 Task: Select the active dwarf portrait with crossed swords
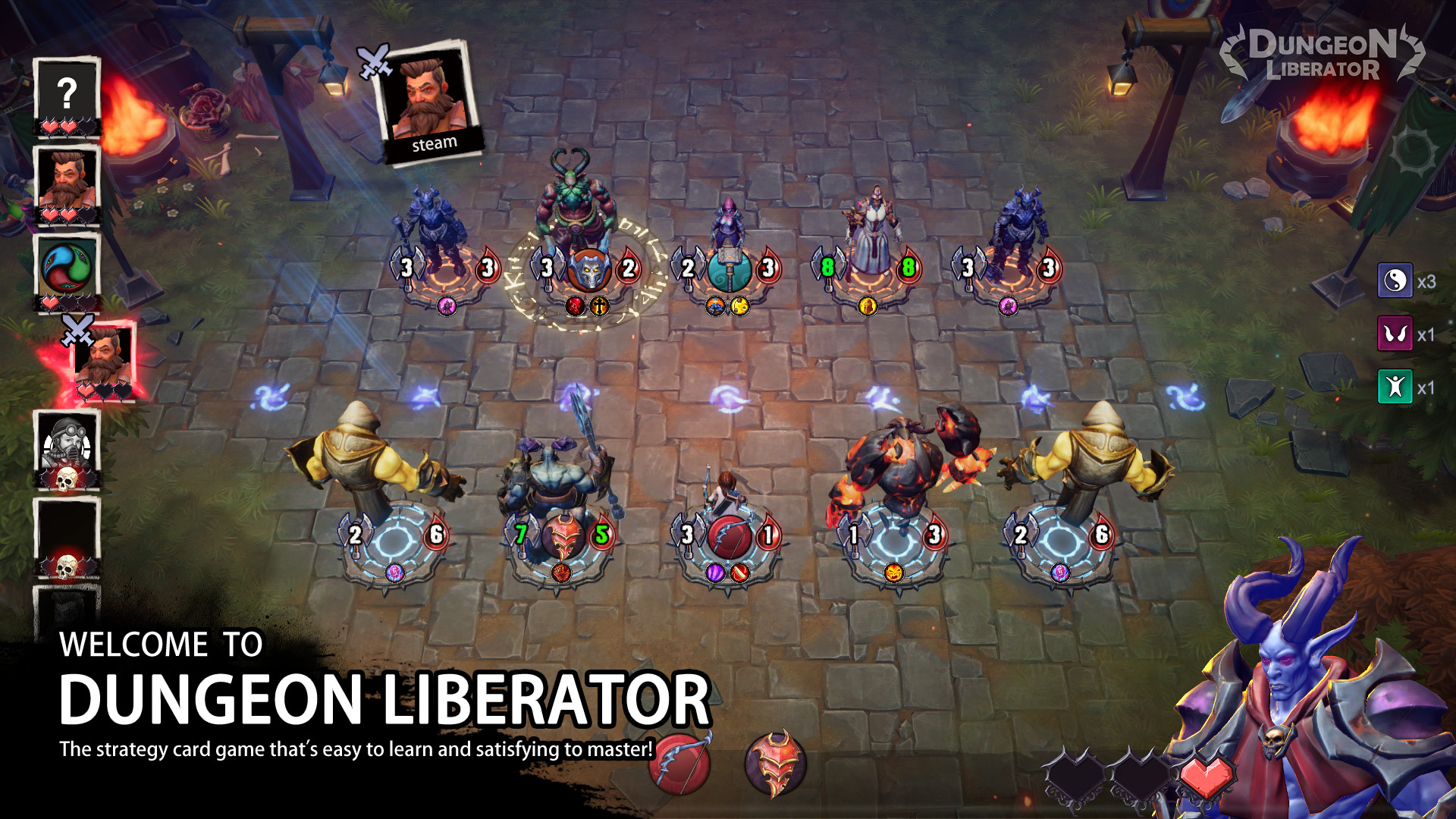coord(102,356)
